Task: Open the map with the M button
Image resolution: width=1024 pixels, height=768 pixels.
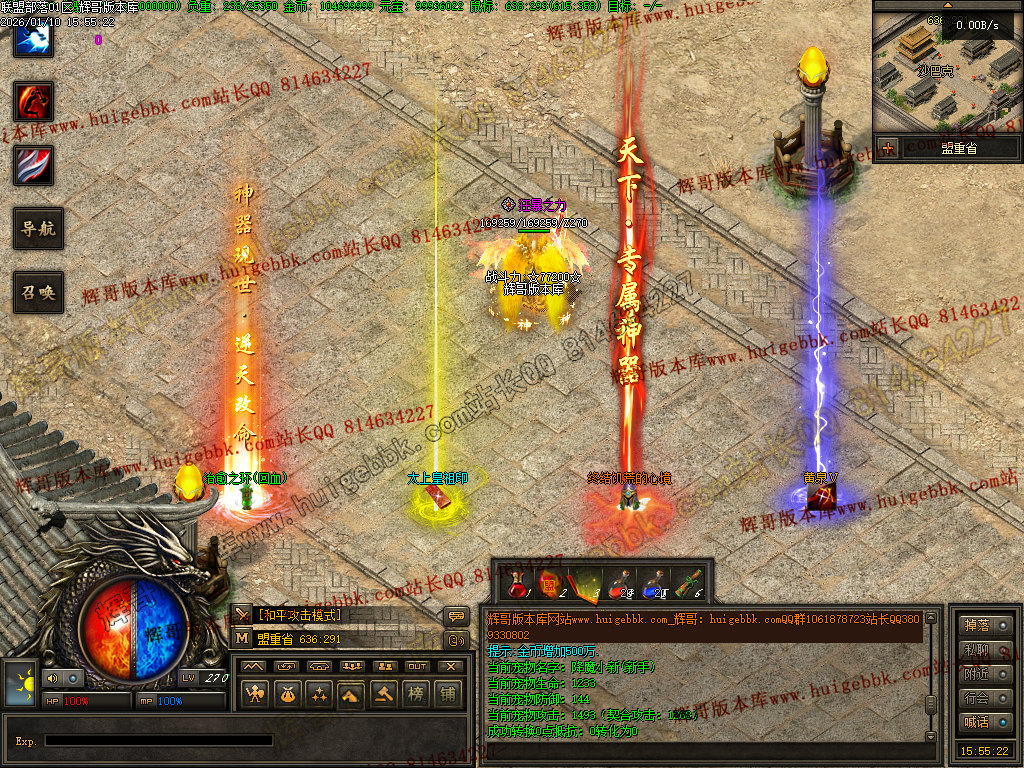Action: [241, 638]
